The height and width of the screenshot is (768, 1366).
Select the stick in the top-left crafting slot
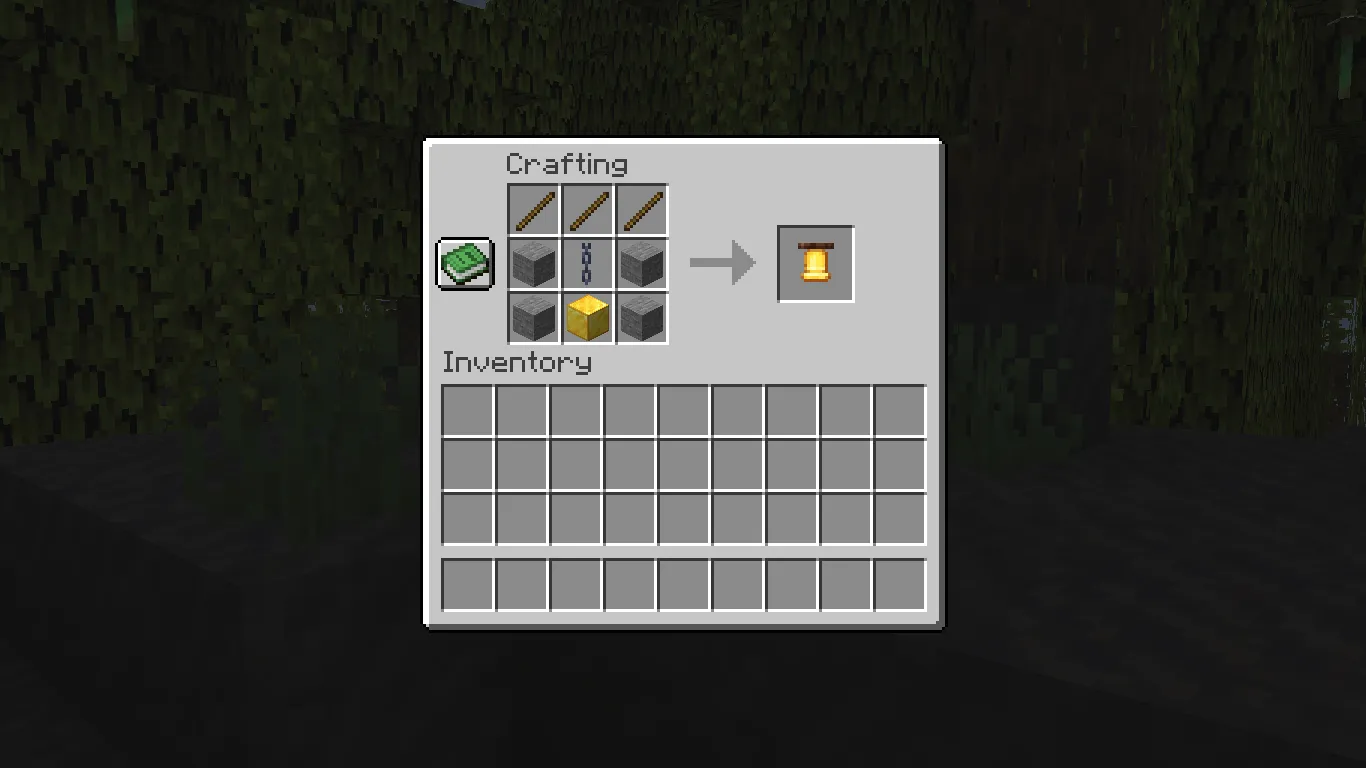click(533, 209)
